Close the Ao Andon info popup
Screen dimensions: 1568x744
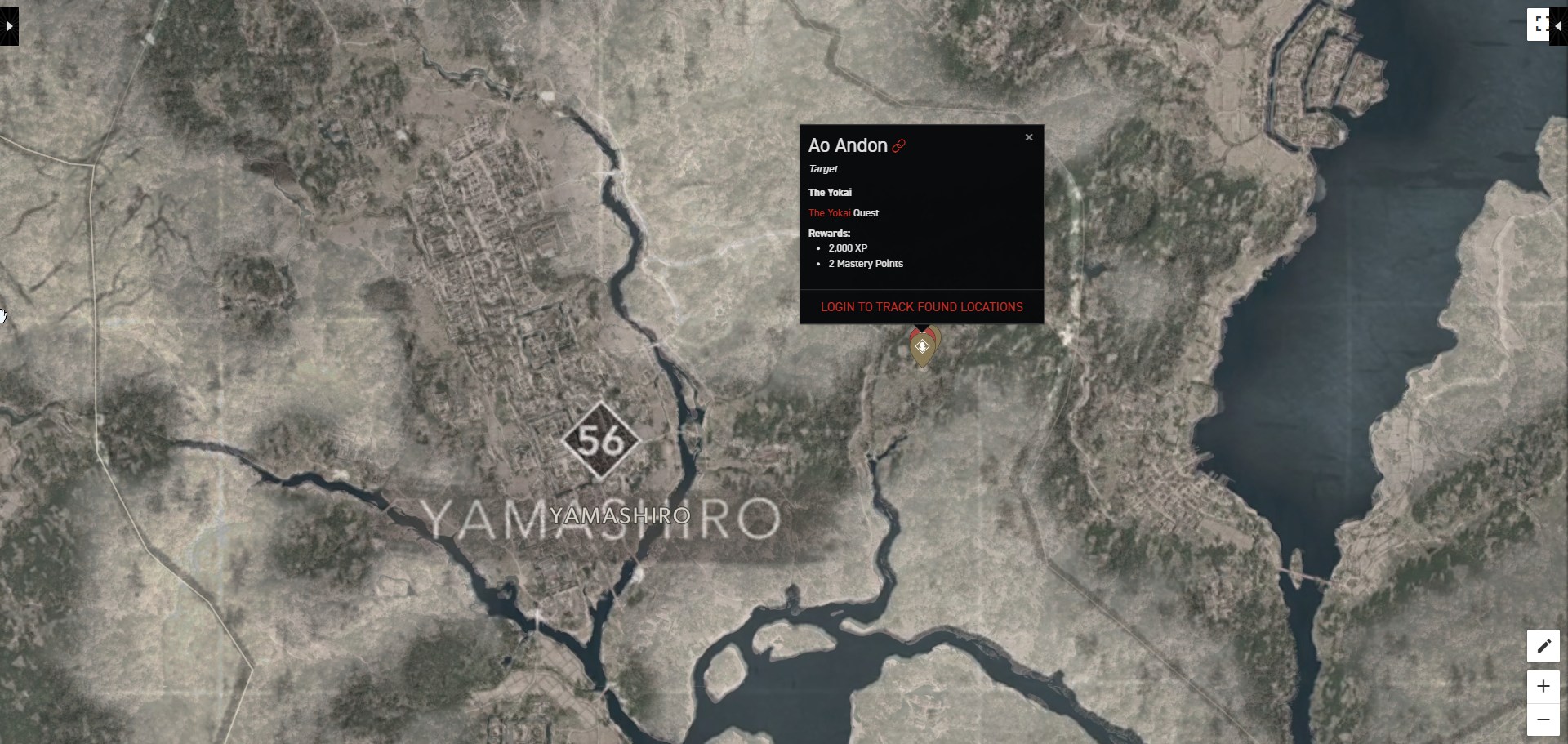click(1028, 137)
